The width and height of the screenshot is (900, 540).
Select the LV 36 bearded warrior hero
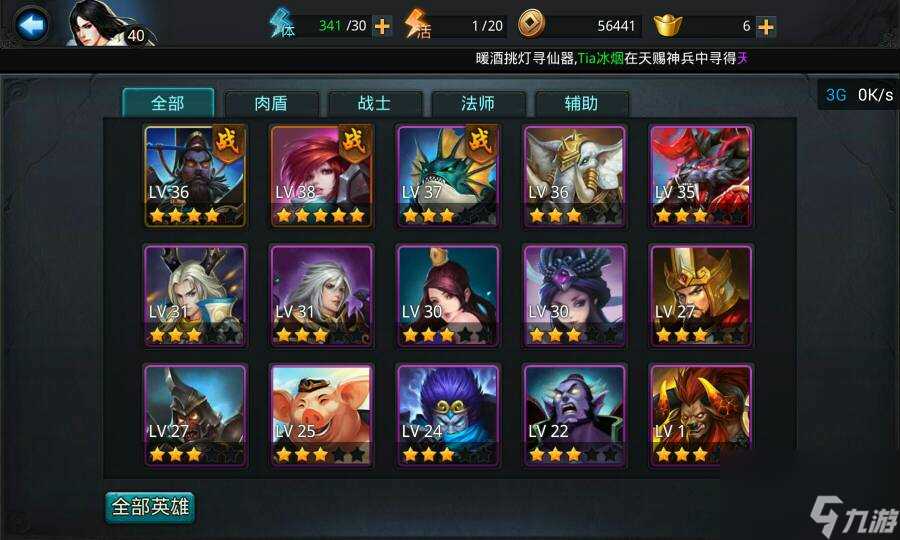195,175
